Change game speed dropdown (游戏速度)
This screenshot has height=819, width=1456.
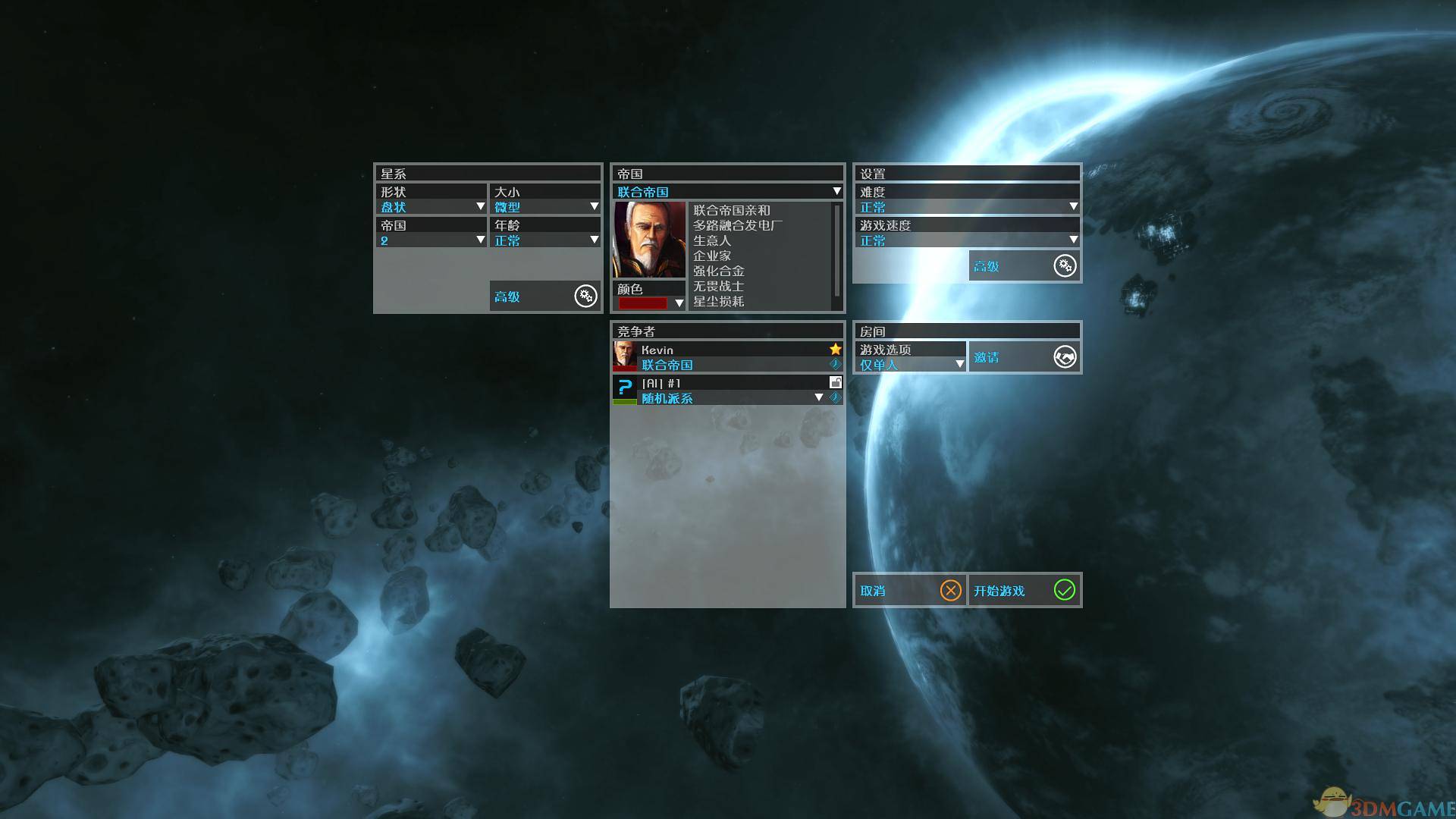click(x=967, y=240)
